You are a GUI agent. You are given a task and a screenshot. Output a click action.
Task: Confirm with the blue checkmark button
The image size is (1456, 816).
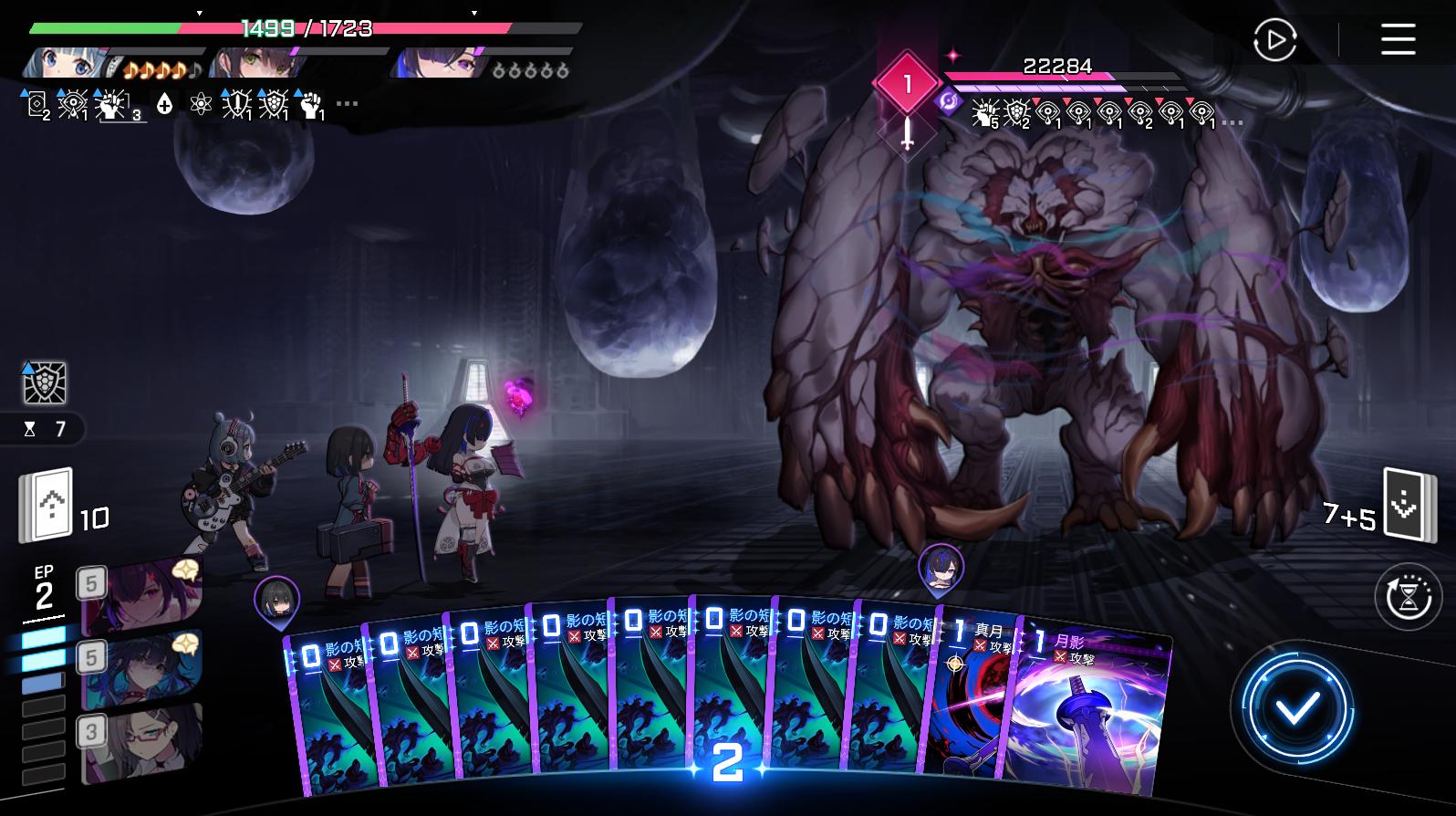1296,708
